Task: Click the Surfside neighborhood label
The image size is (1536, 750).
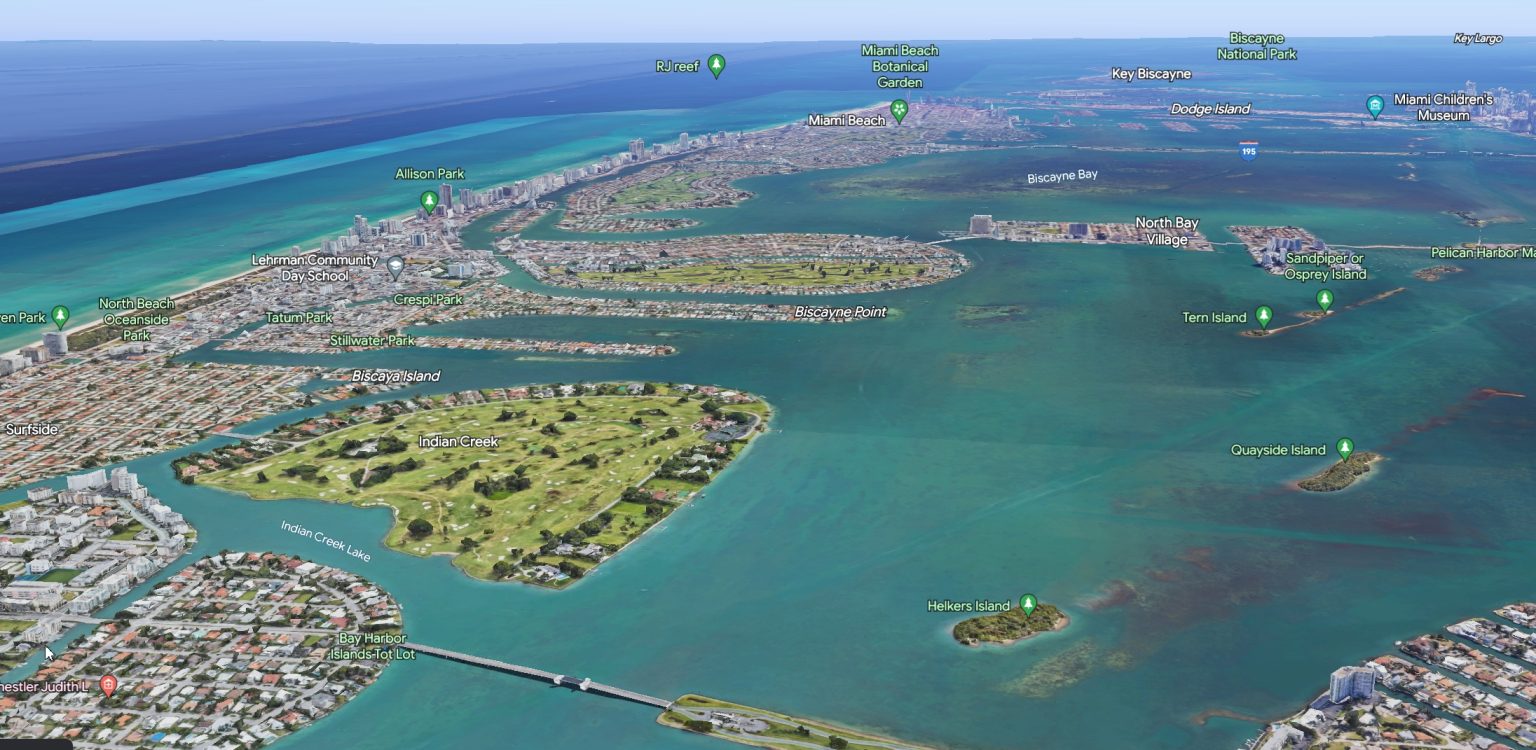Action: pyautogui.click(x=31, y=428)
